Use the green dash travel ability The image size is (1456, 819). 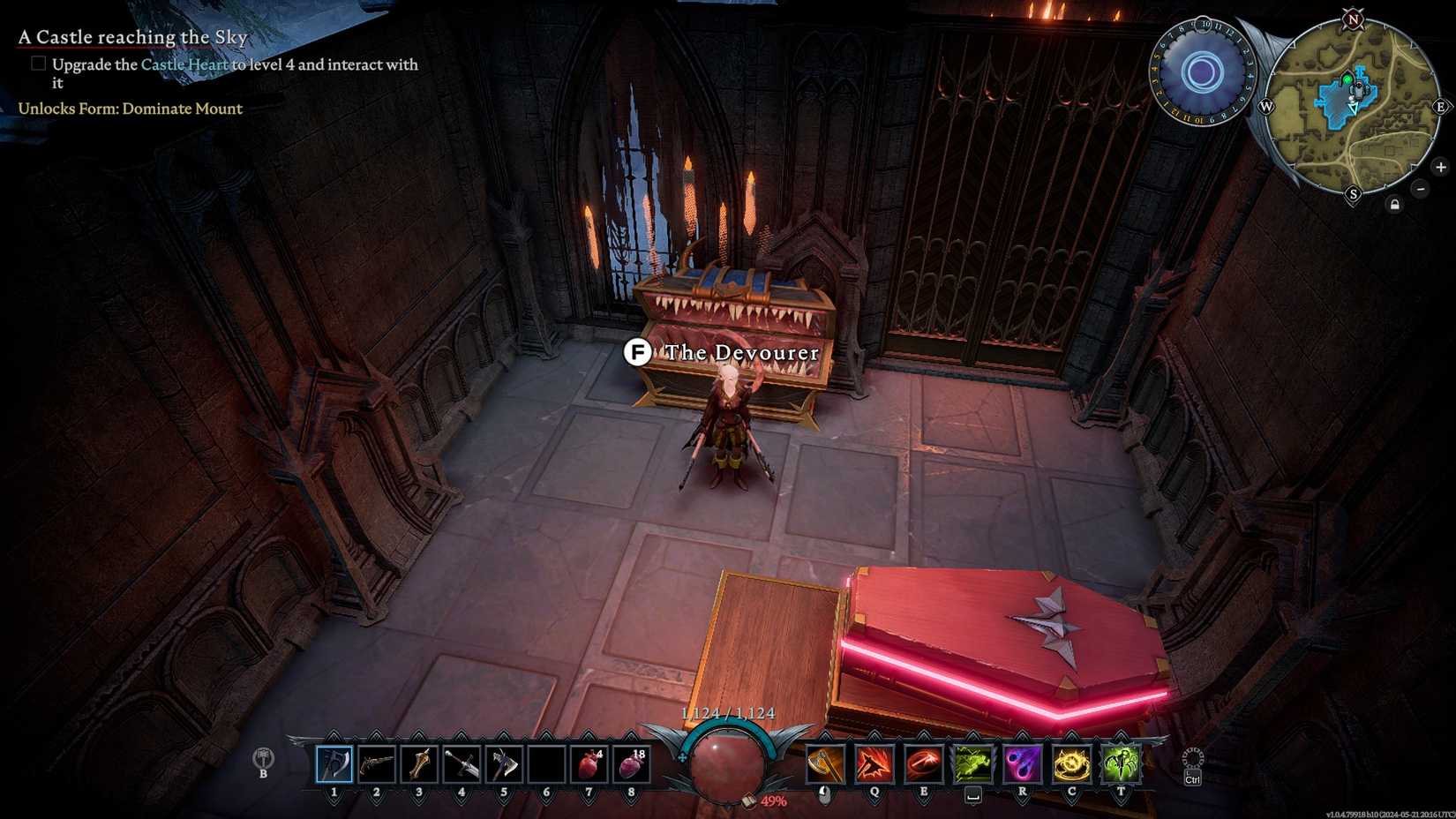point(973,763)
